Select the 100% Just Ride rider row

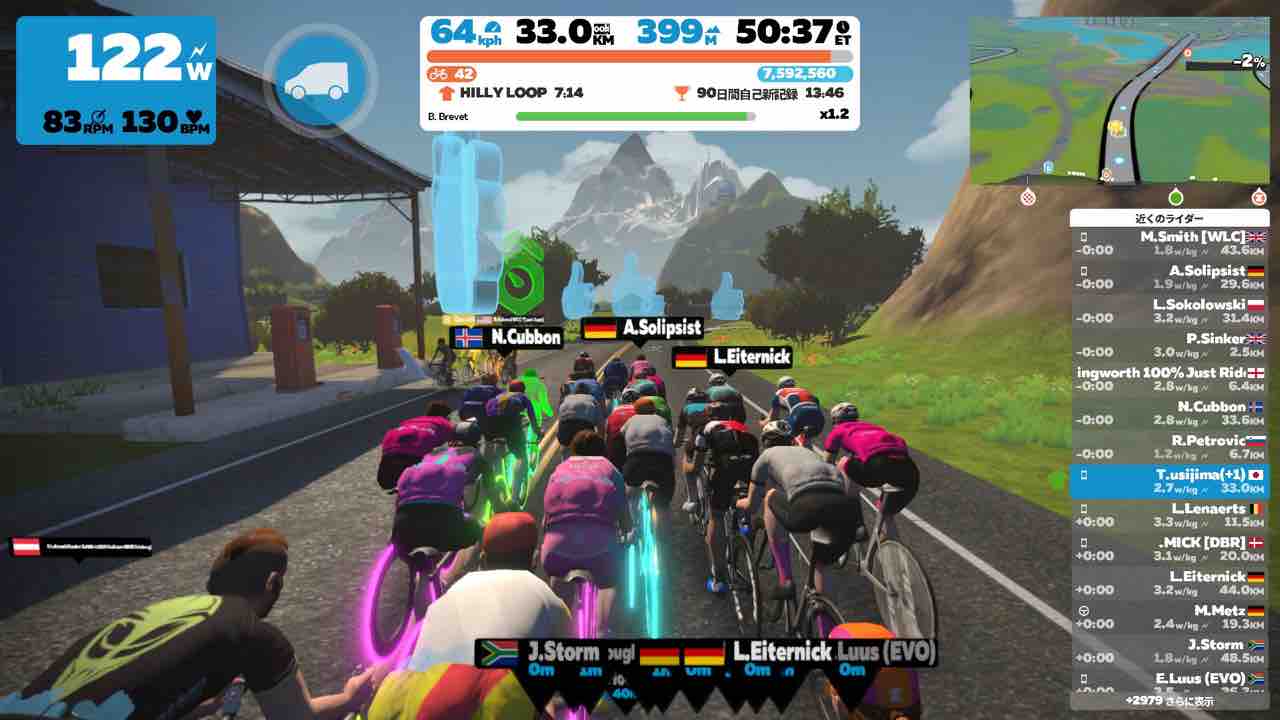[x=1169, y=380]
